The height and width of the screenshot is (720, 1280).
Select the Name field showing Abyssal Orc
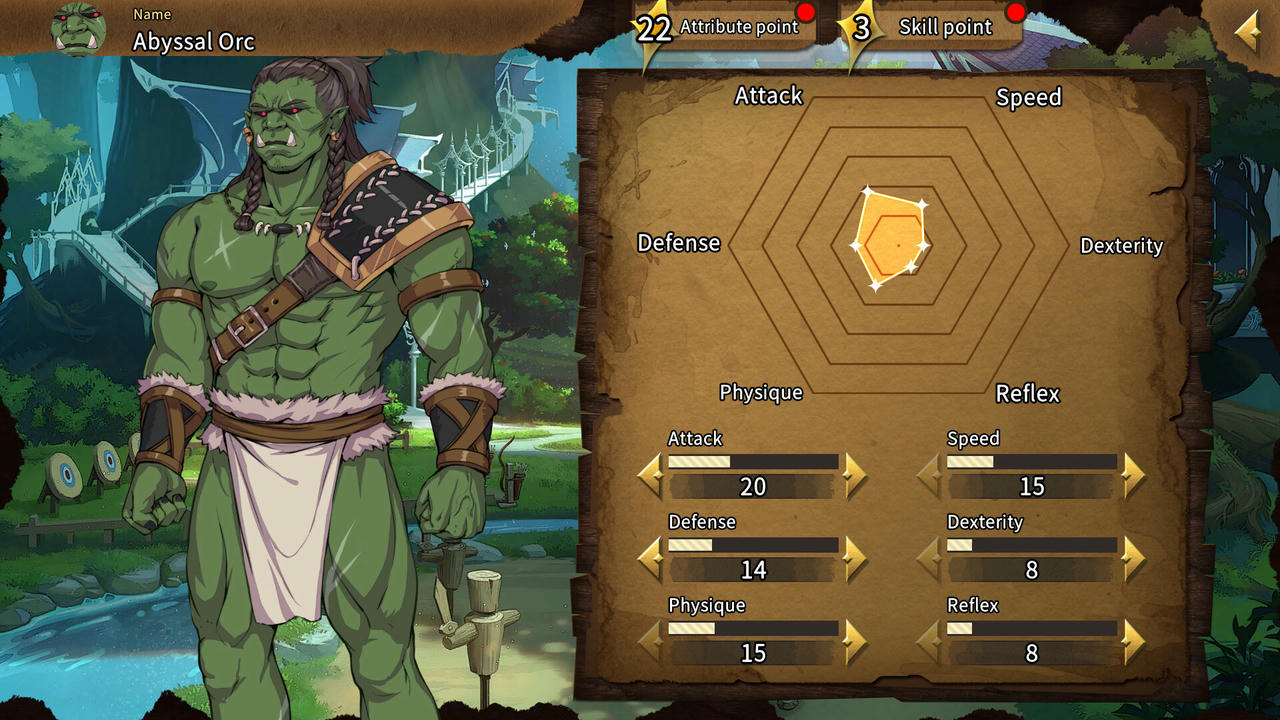click(191, 42)
